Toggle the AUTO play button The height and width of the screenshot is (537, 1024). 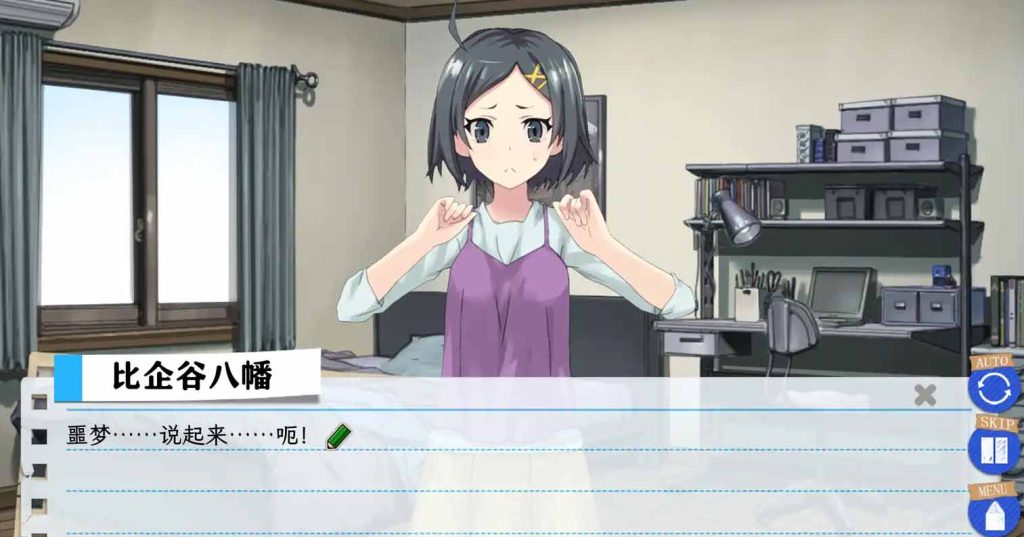pos(993,387)
